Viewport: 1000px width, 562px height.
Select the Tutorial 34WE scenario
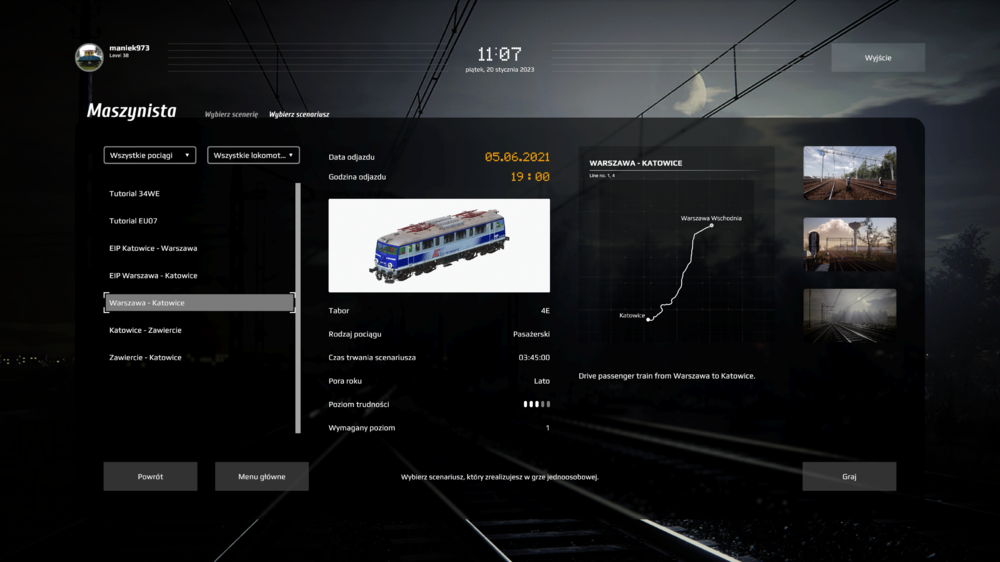click(135, 194)
